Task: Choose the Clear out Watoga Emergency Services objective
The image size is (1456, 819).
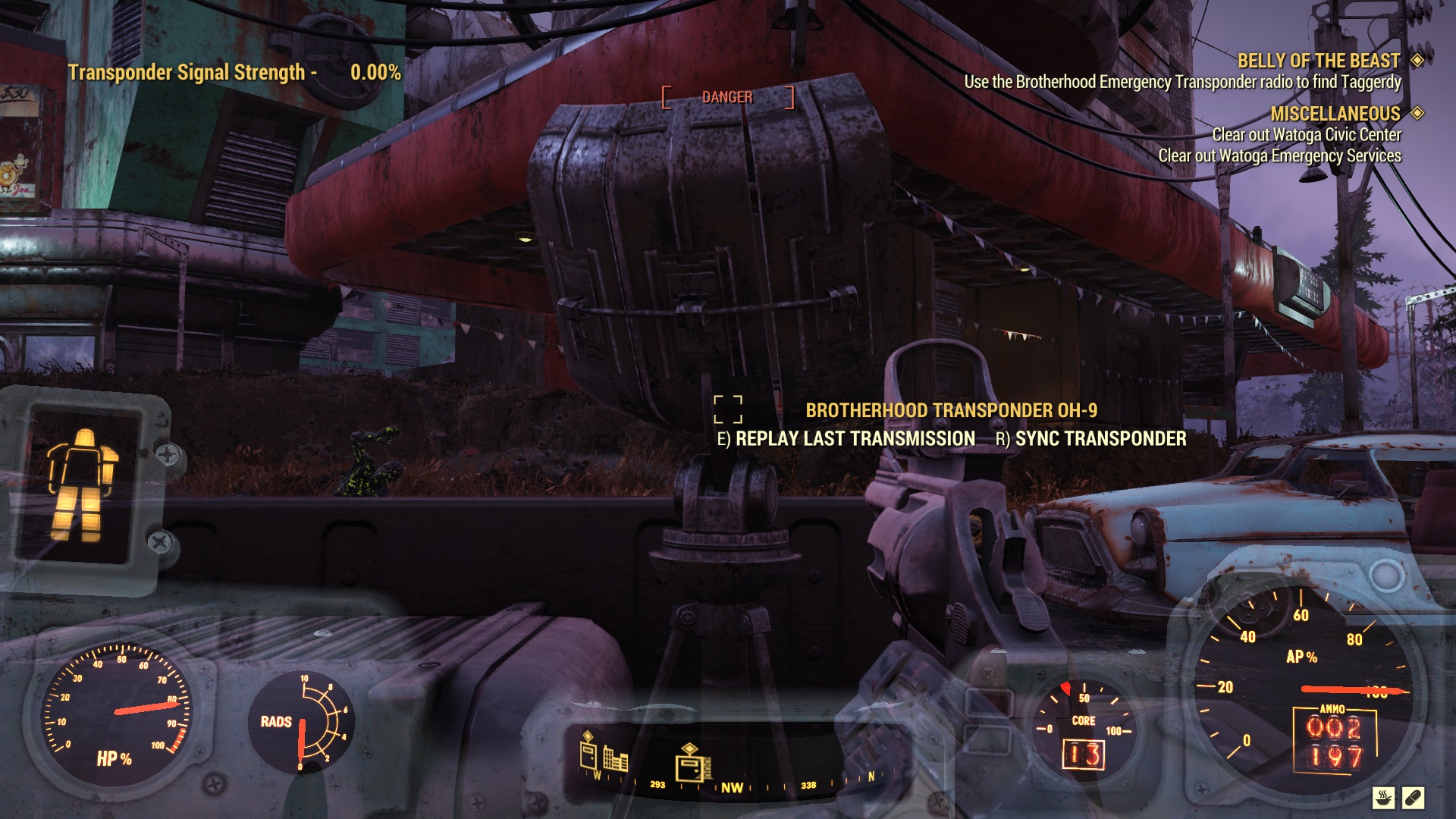Action: [1279, 155]
